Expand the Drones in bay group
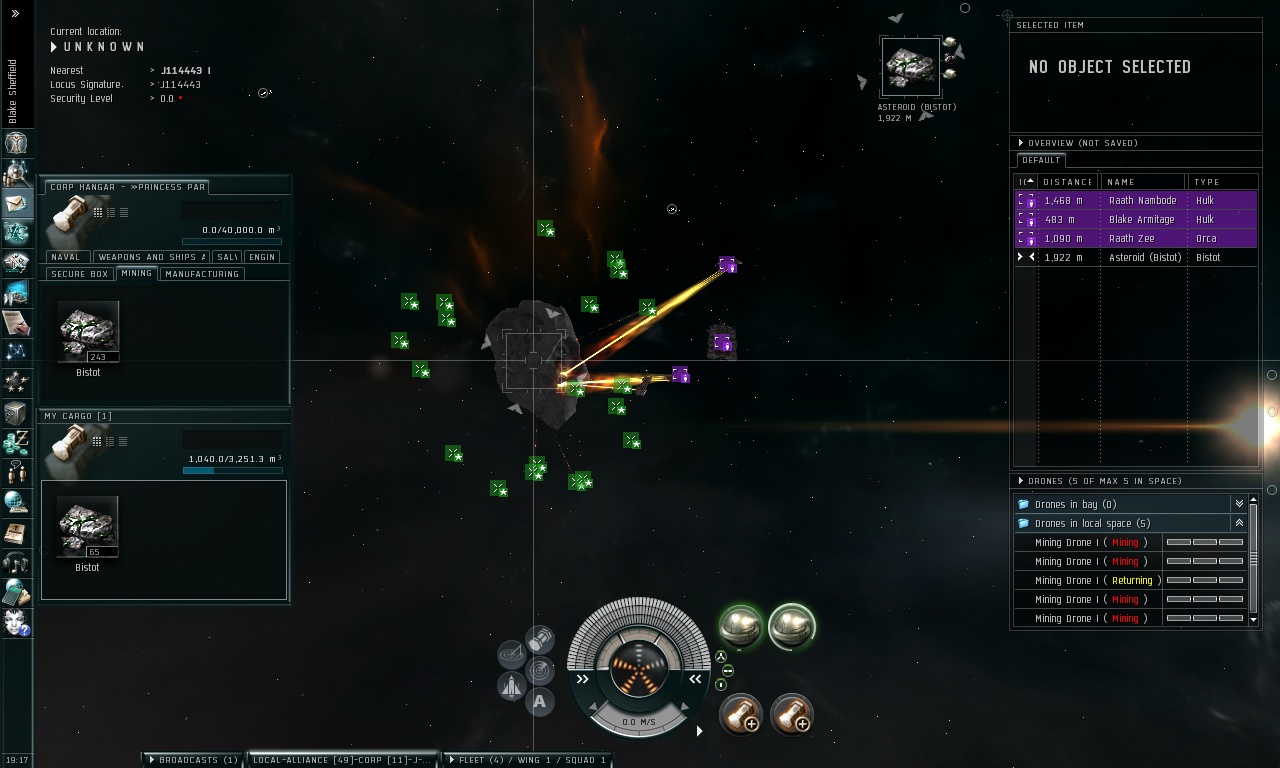Screen dimensions: 1280x768 click(1239, 504)
